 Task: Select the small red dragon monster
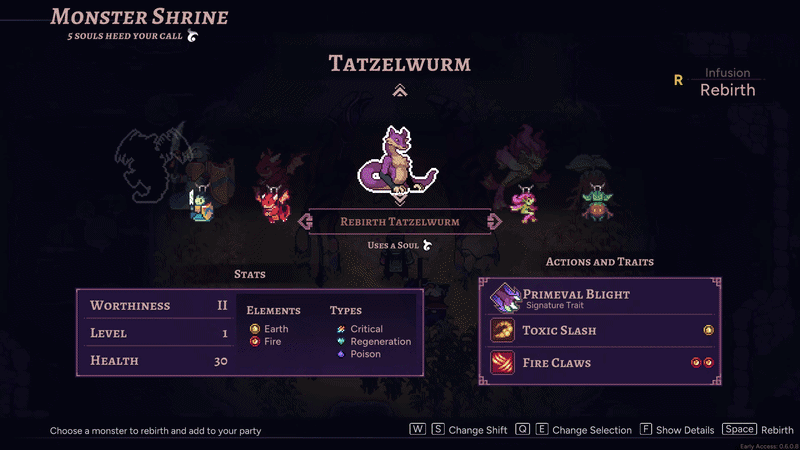click(270, 200)
